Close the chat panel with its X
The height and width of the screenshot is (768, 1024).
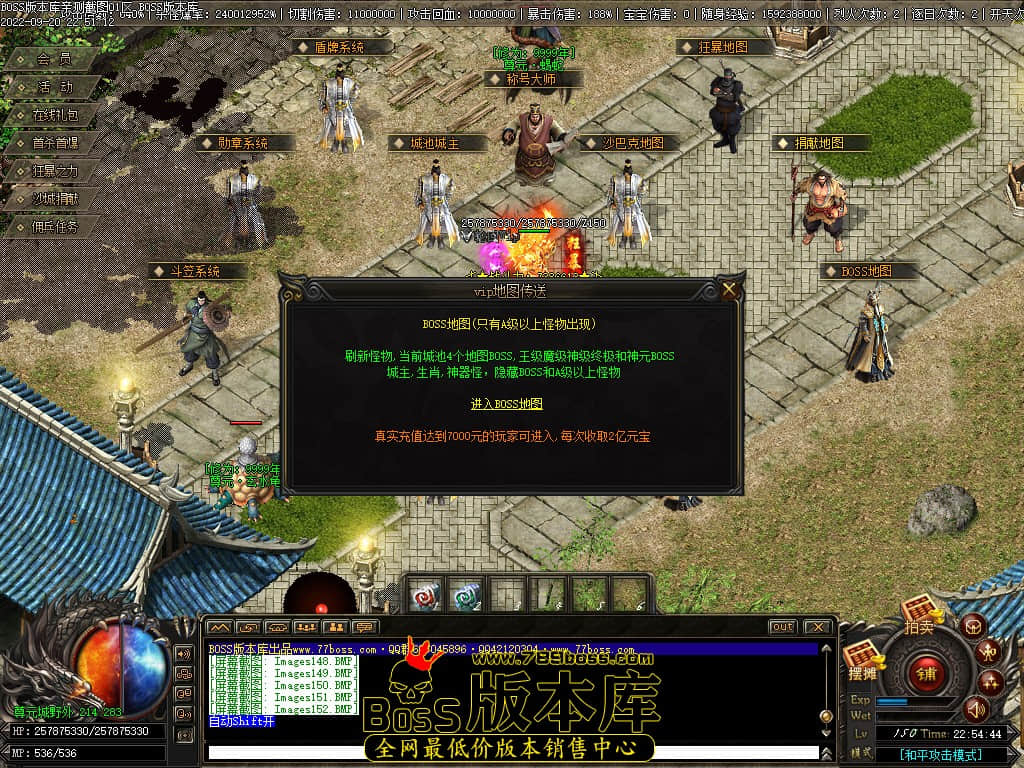coord(817,627)
